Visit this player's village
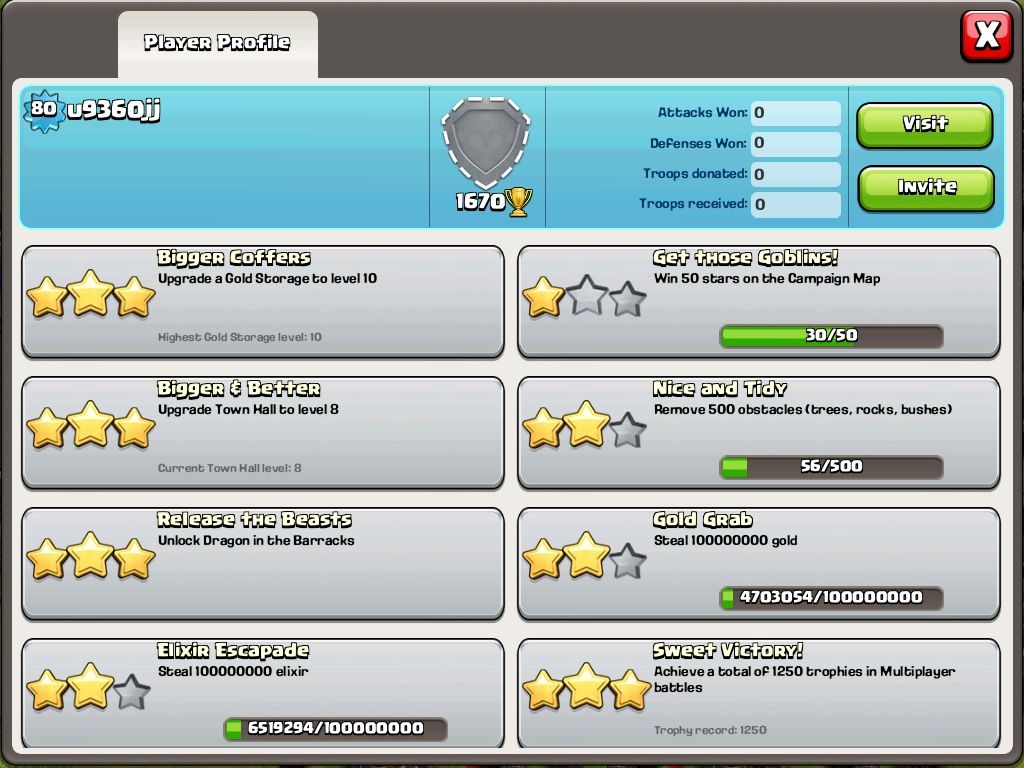The height and width of the screenshot is (768, 1024). click(x=924, y=125)
